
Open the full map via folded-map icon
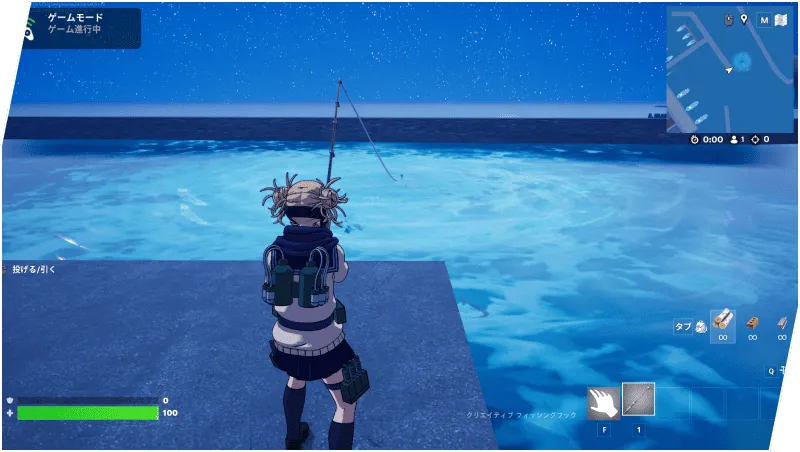(779, 19)
